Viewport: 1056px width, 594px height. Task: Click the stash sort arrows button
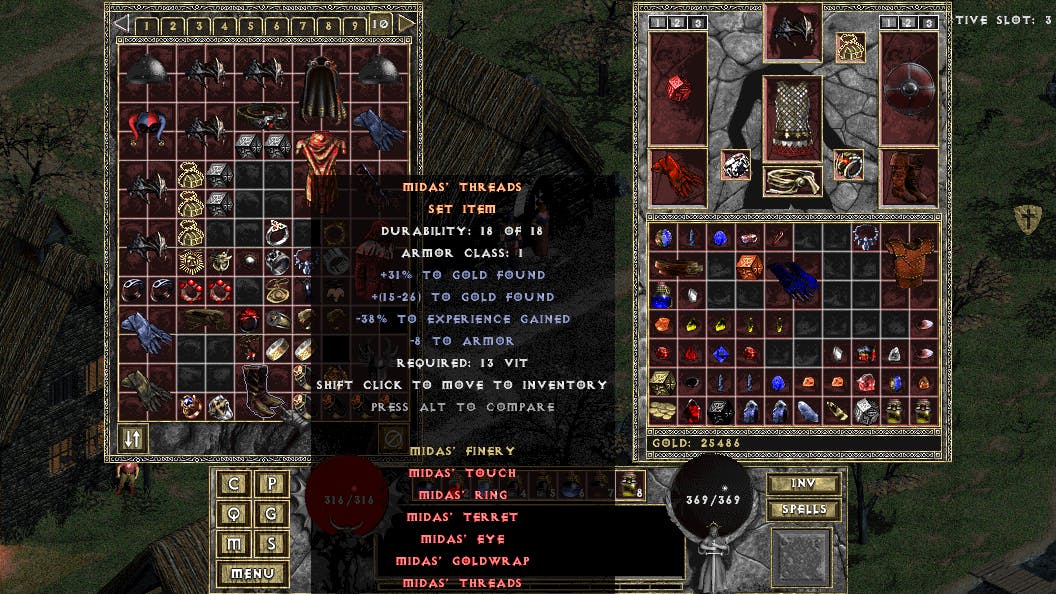(132, 438)
